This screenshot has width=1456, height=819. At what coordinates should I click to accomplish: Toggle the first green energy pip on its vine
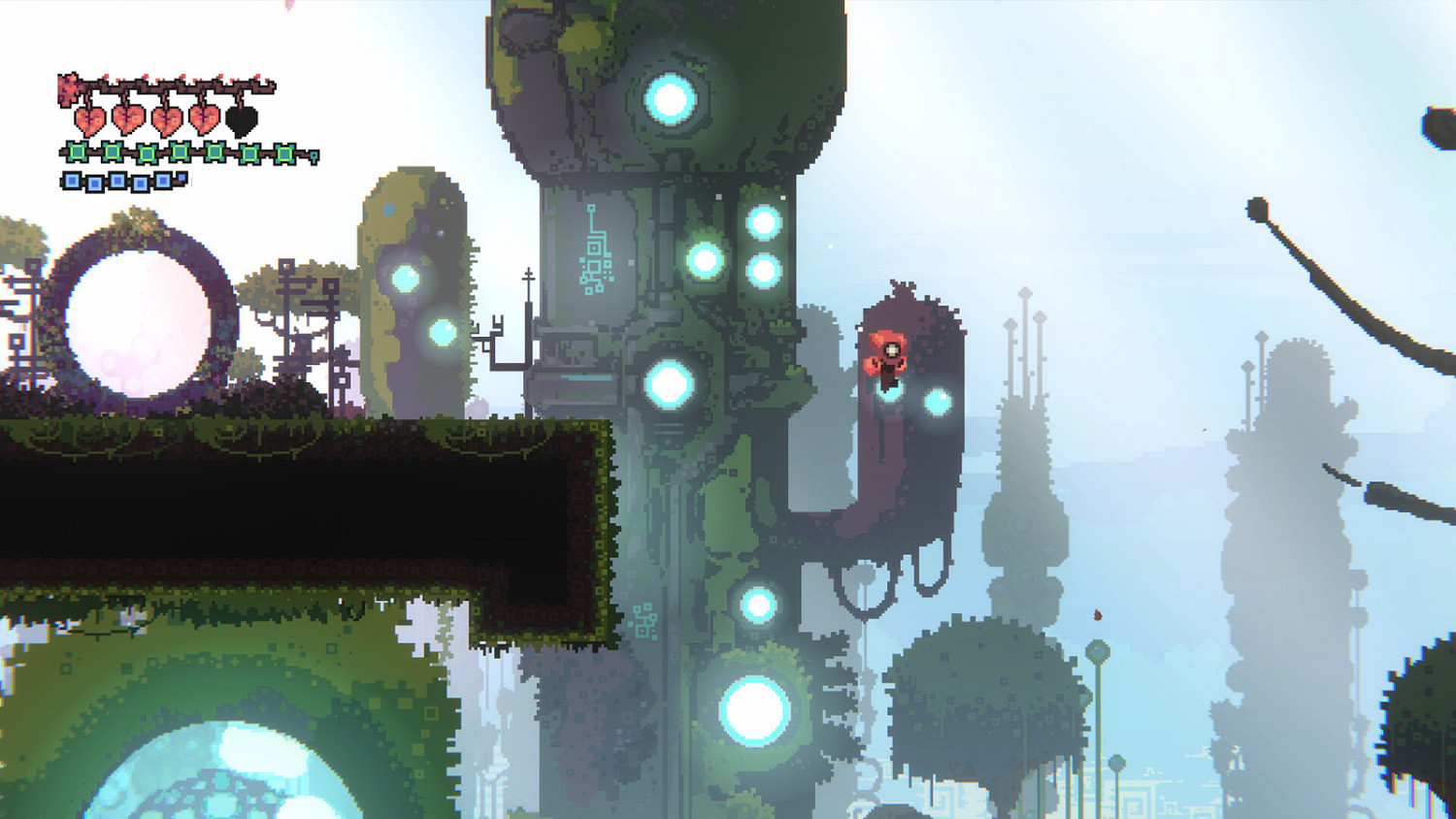pyautogui.click(x=76, y=152)
